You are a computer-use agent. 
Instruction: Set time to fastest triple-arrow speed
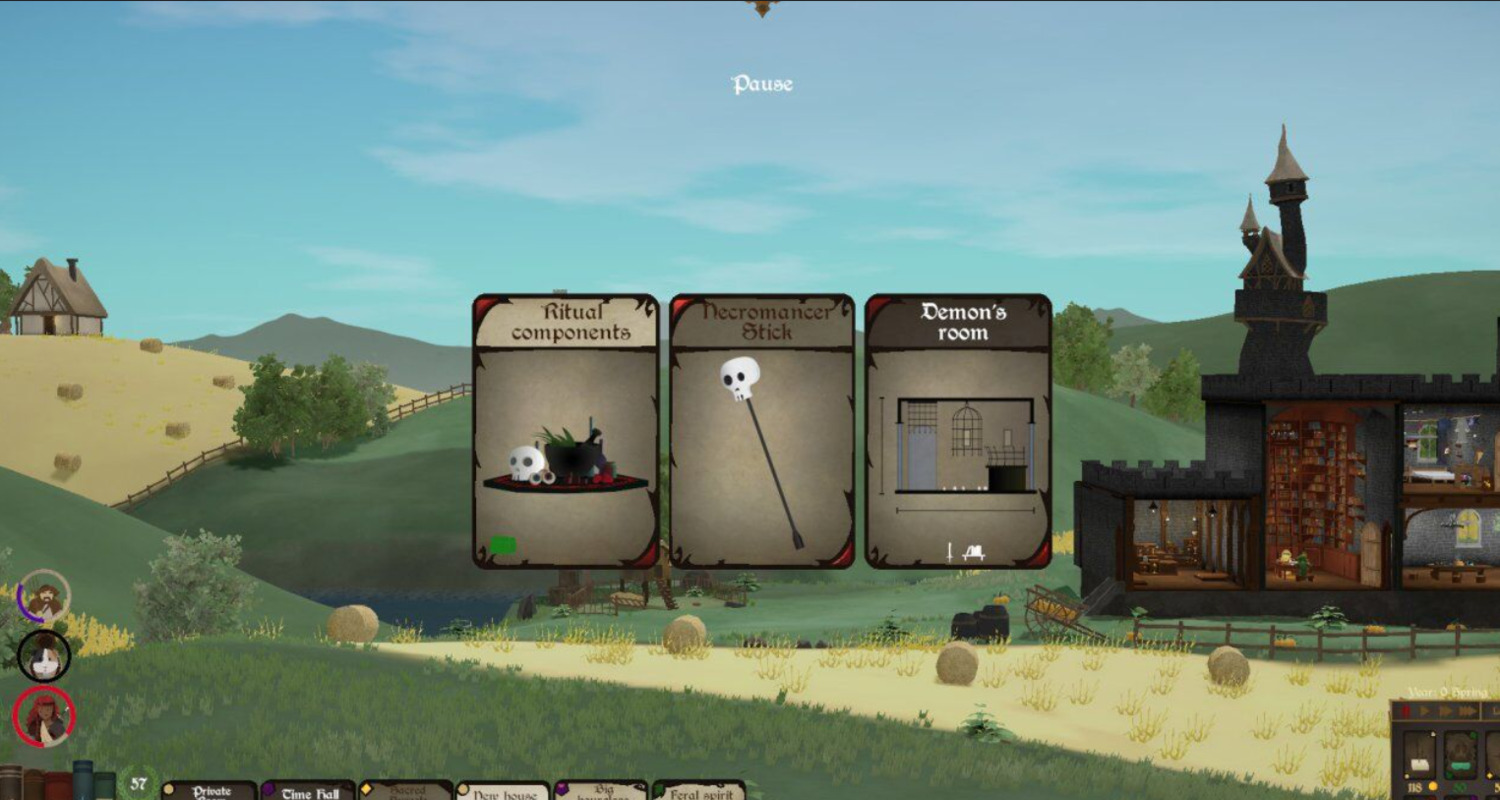pos(1468,711)
